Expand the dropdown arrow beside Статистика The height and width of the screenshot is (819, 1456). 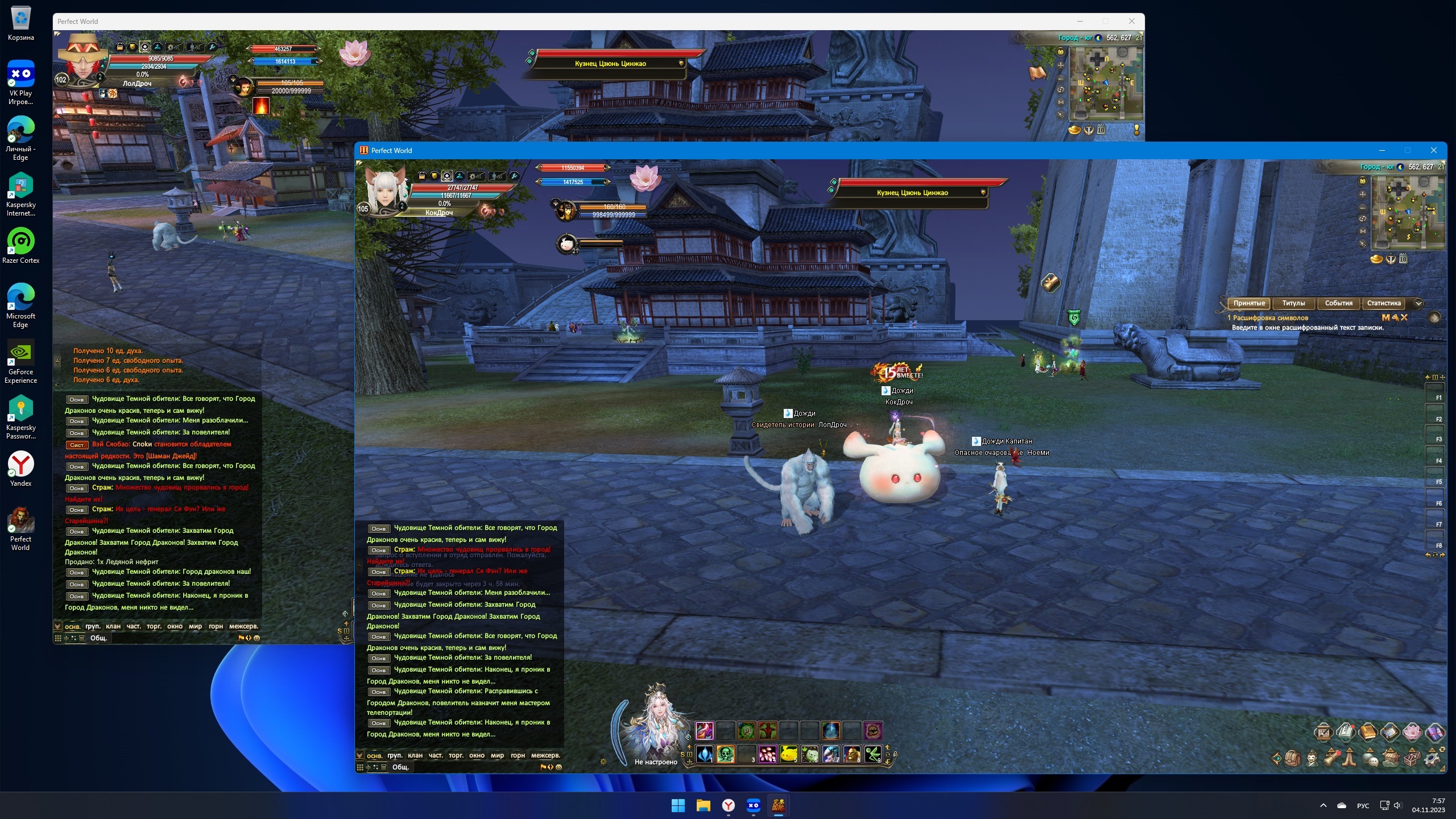coord(1418,303)
